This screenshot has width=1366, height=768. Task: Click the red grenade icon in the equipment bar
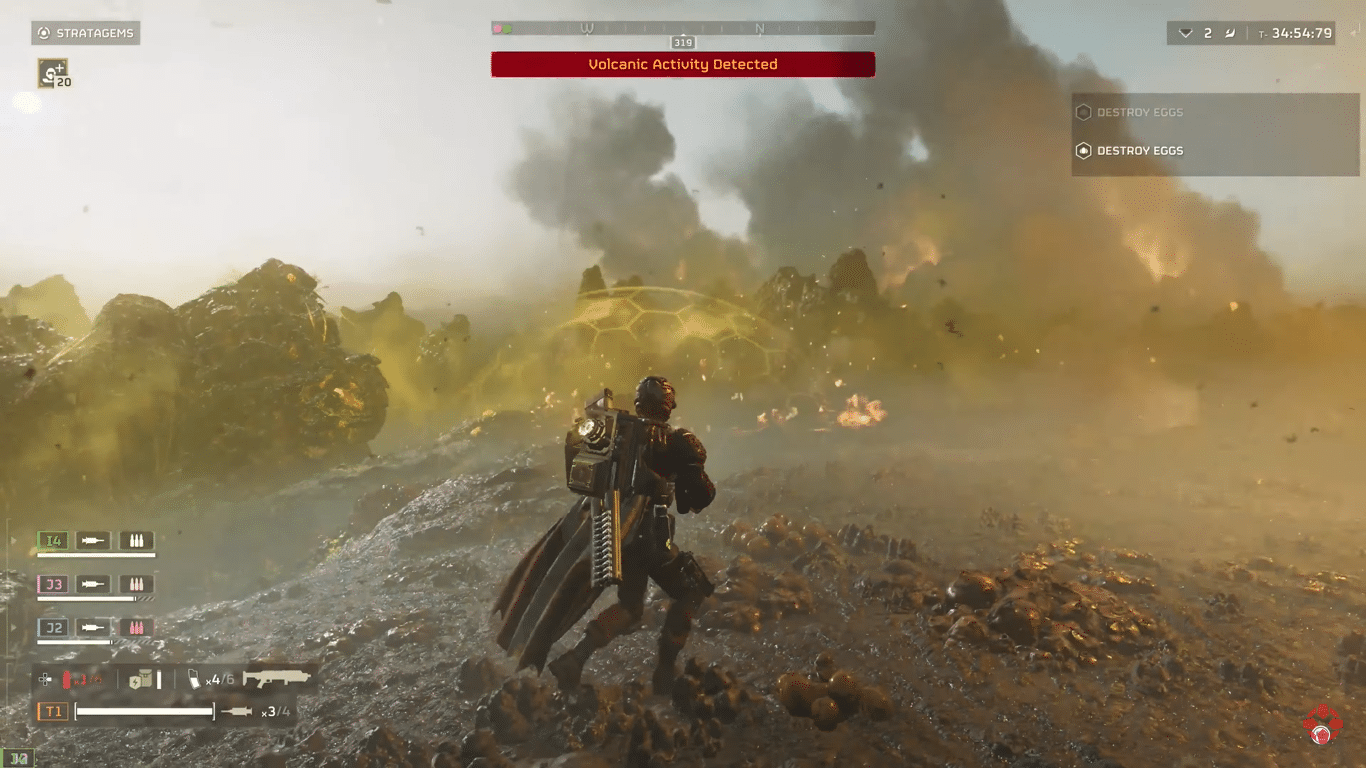(x=67, y=678)
